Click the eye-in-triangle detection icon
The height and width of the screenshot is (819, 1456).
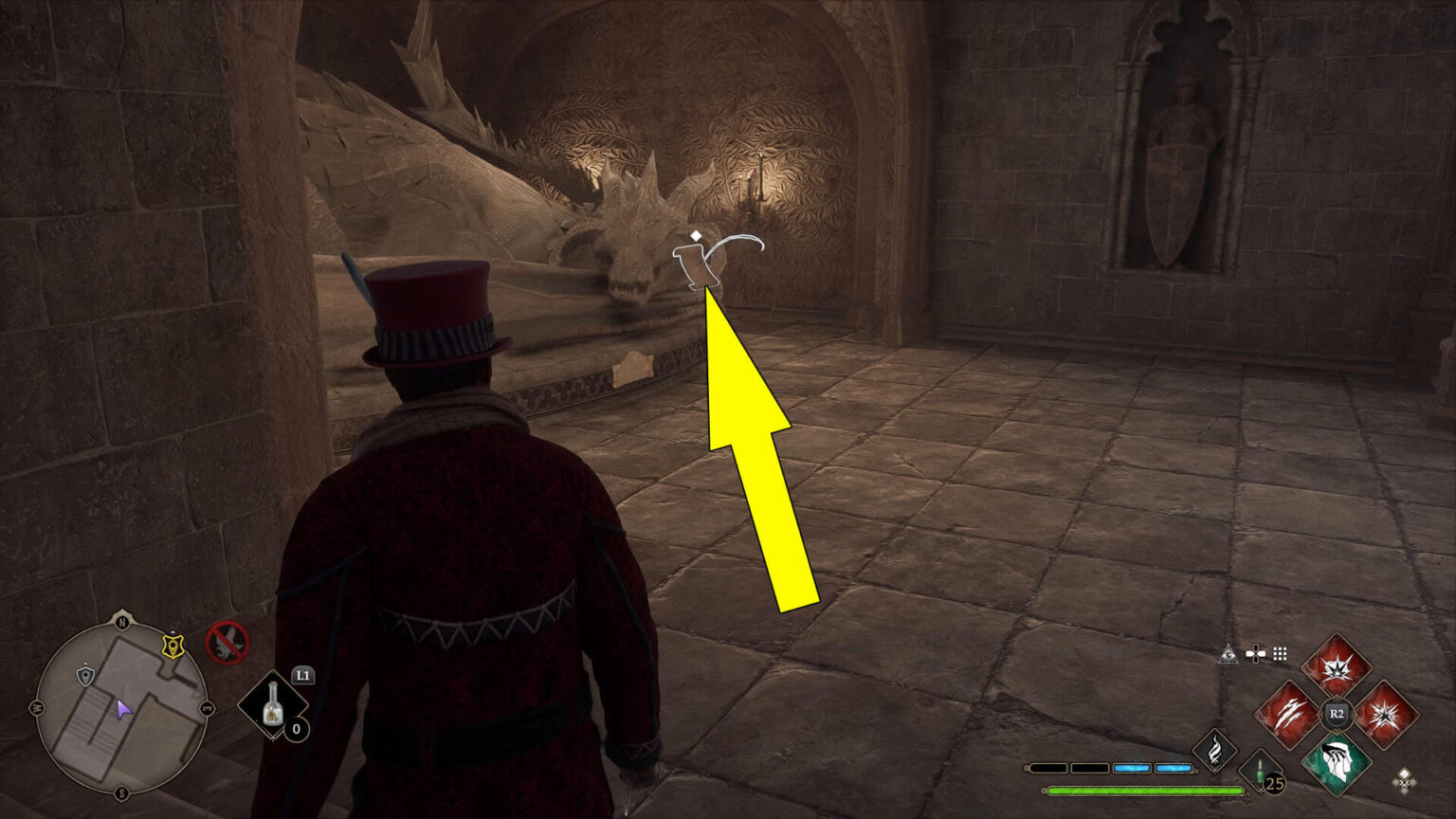(x=1228, y=654)
